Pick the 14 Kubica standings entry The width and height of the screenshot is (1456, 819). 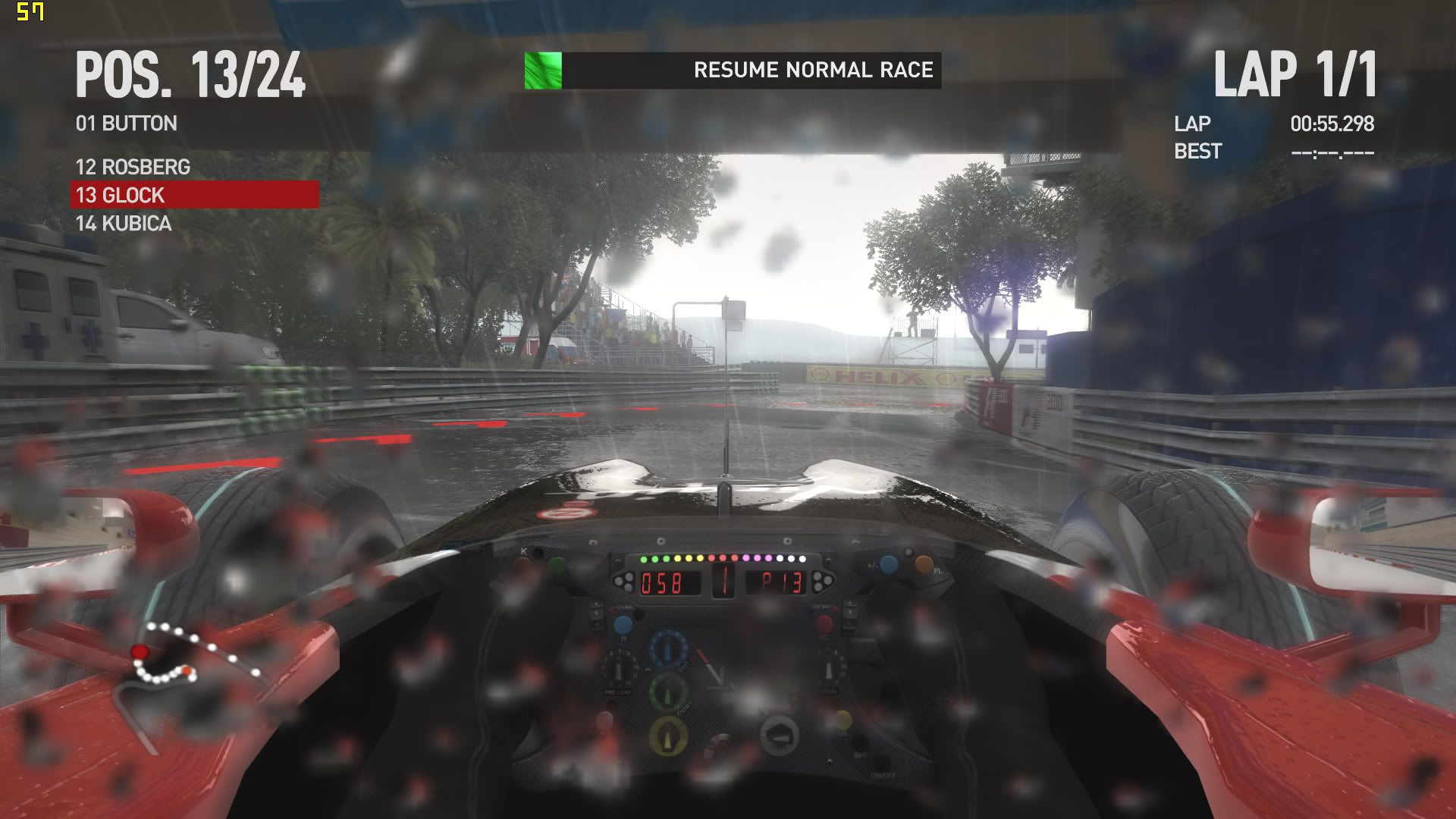[124, 224]
